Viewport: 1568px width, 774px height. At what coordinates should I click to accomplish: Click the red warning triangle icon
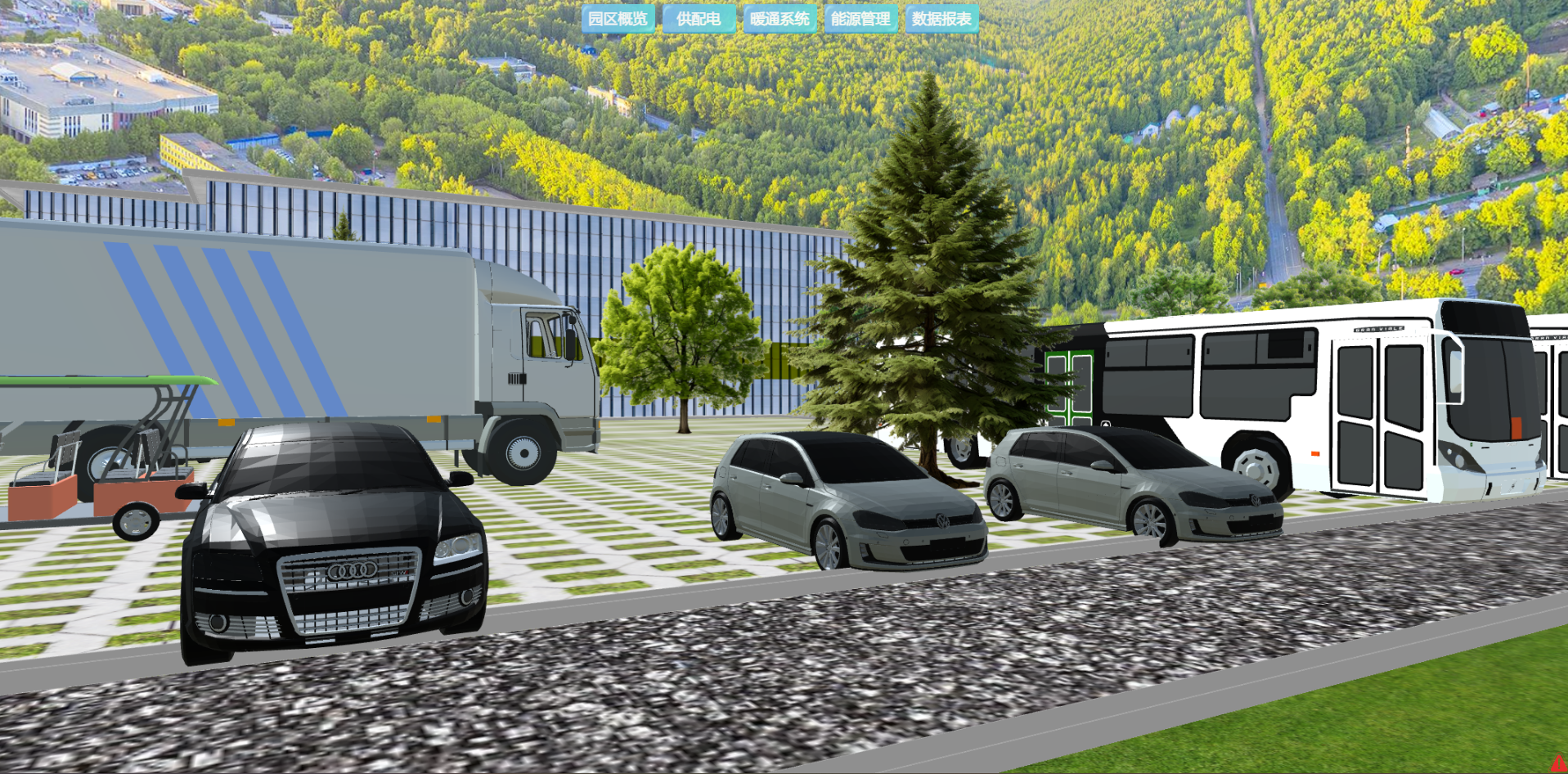1559,763
